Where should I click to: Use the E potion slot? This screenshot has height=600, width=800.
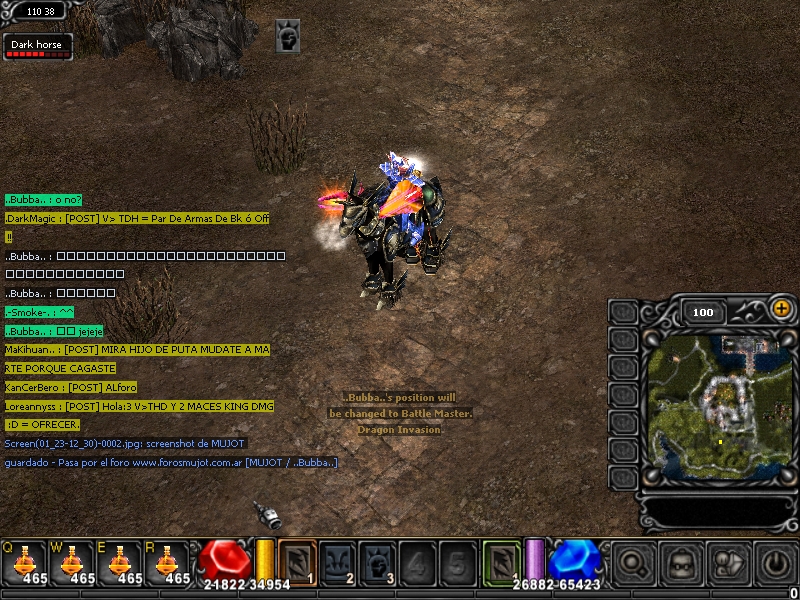click(x=121, y=562)
